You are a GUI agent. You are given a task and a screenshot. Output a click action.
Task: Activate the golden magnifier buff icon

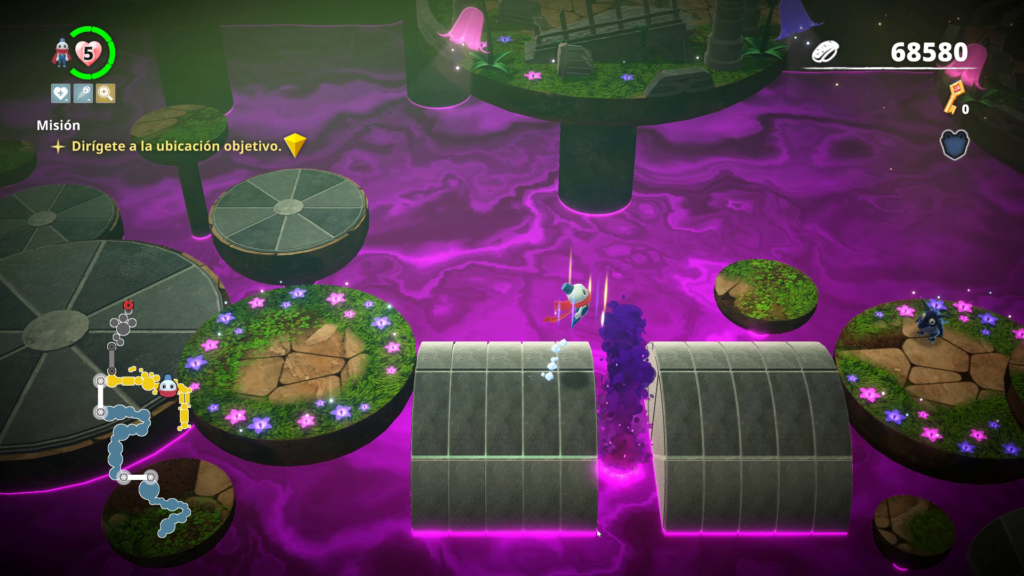(105, 94)
